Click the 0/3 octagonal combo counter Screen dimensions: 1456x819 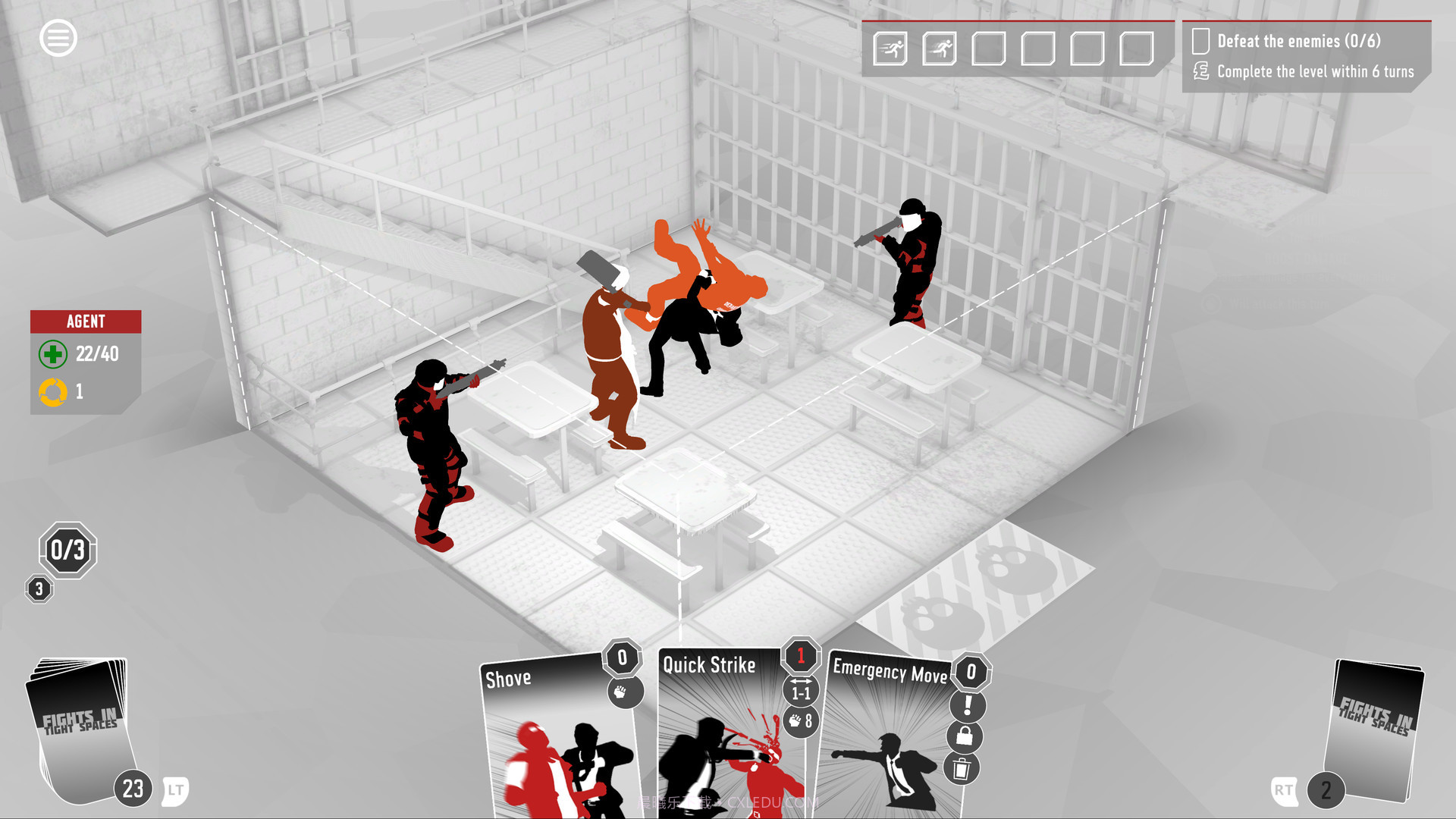point(67,551)
